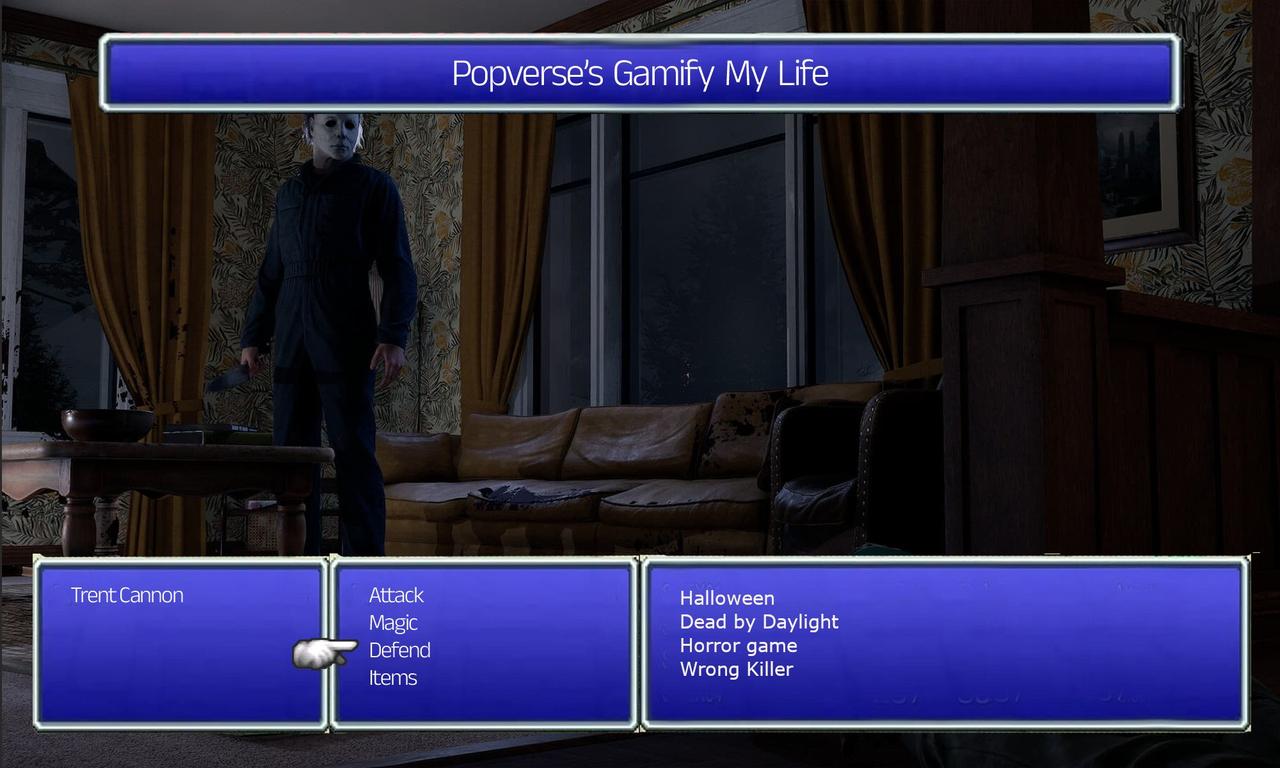Choose the Defend command

tap(399, 650)
